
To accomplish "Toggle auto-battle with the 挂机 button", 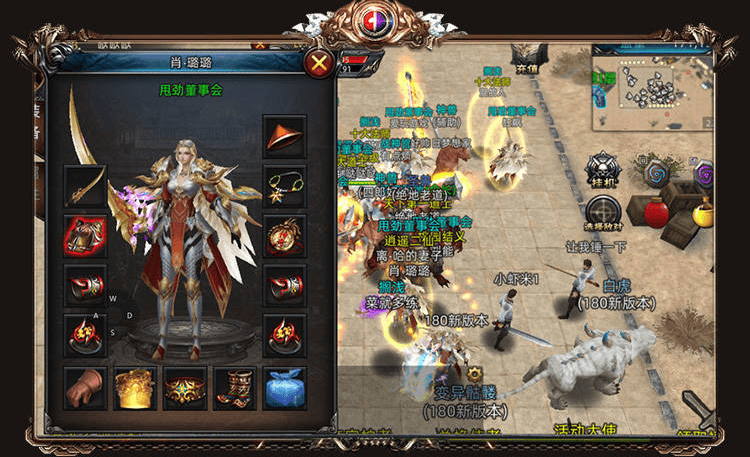I will pyautogui.click(x=603, y=169).
